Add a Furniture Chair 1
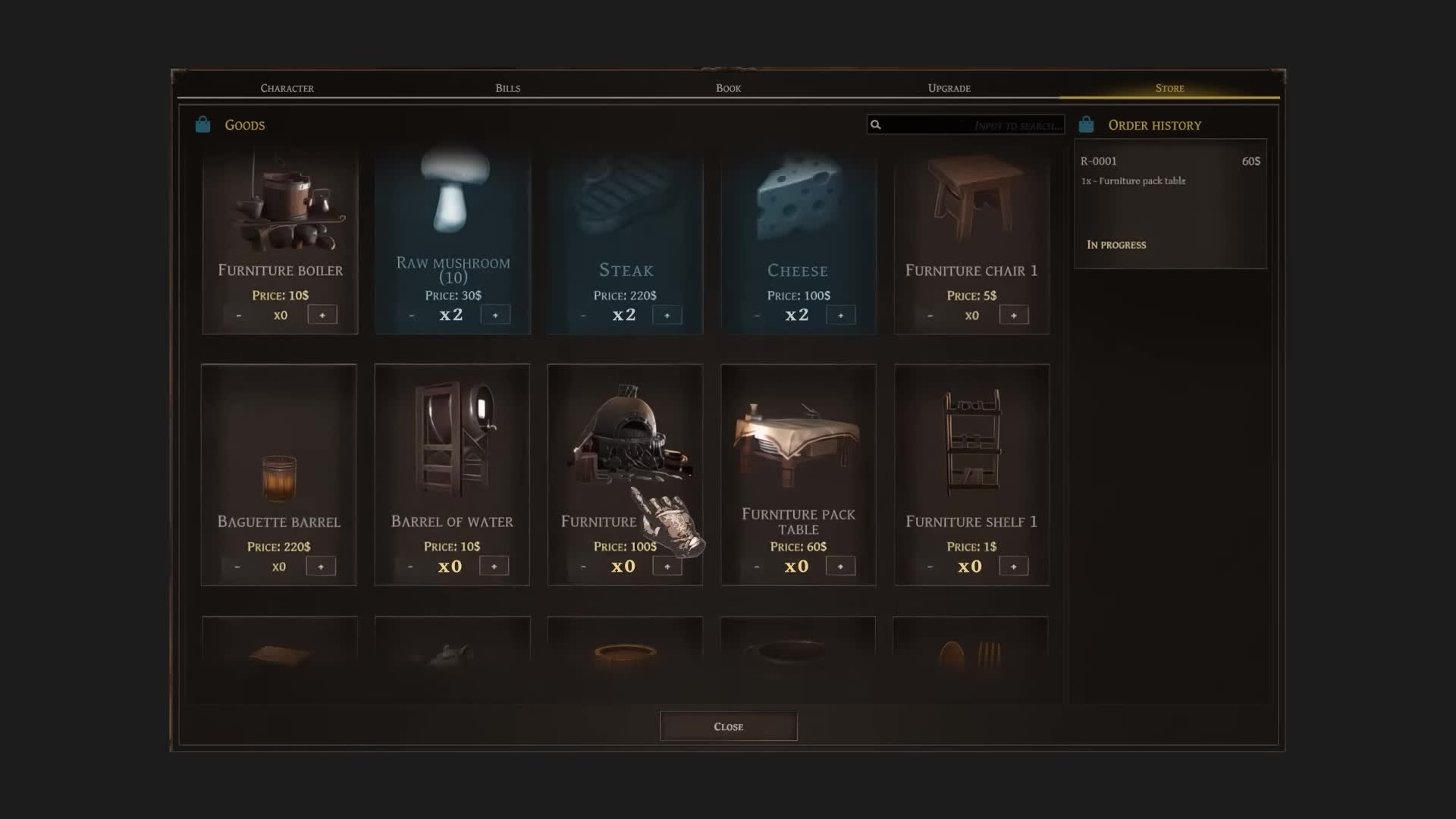Screen dimensions: 1456x819 (1013, 315)
